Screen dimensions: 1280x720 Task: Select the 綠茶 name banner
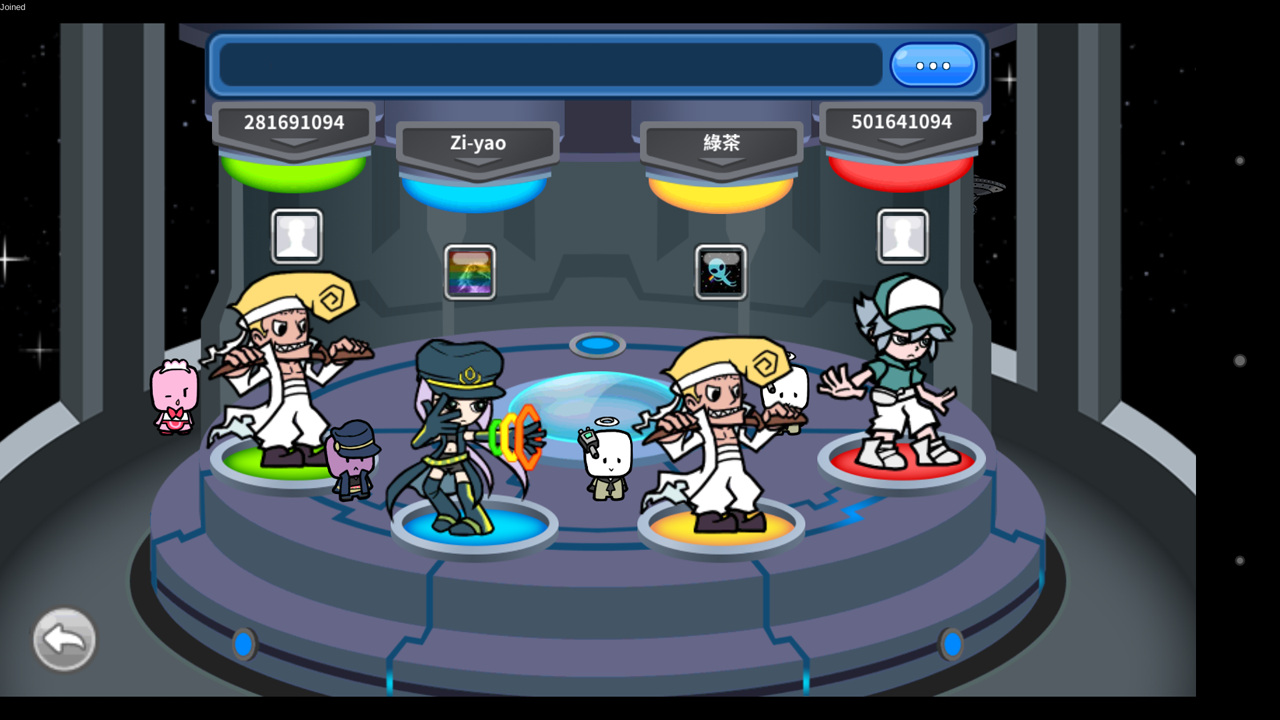click(720, 143)
